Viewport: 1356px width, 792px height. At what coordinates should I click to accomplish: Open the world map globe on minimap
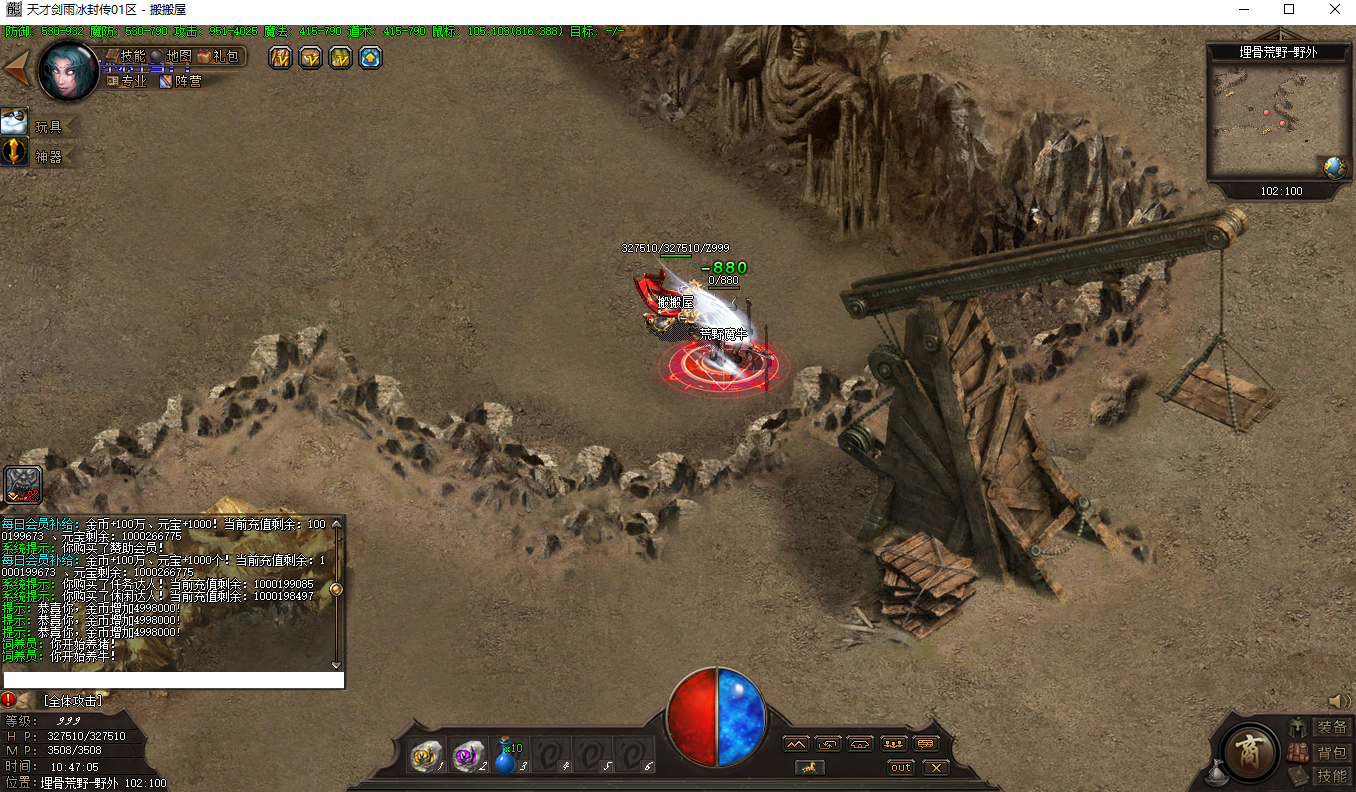1333,168
